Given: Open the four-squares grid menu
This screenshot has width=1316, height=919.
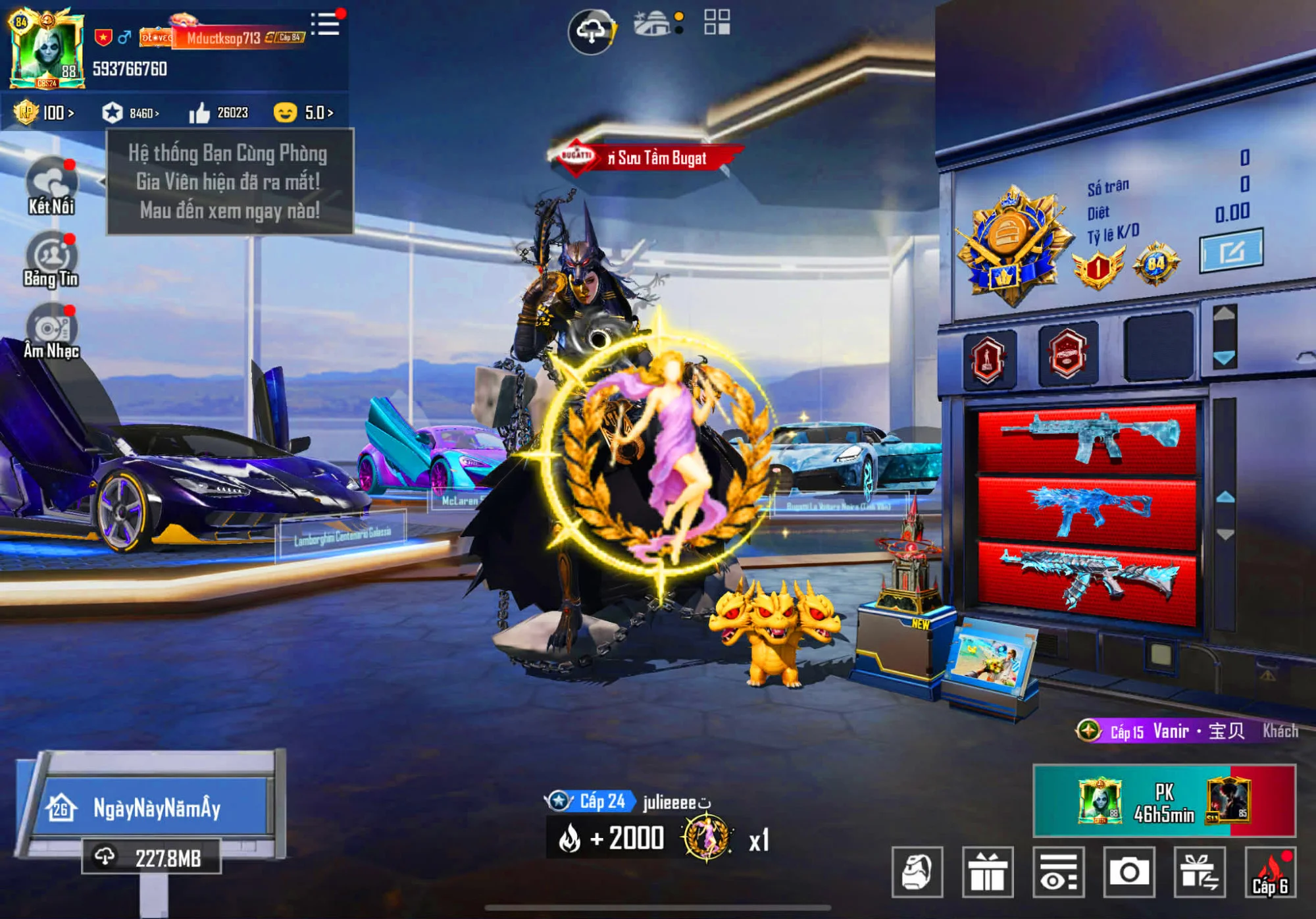Looking at the screenshot, I should click(x=717, y=22).
